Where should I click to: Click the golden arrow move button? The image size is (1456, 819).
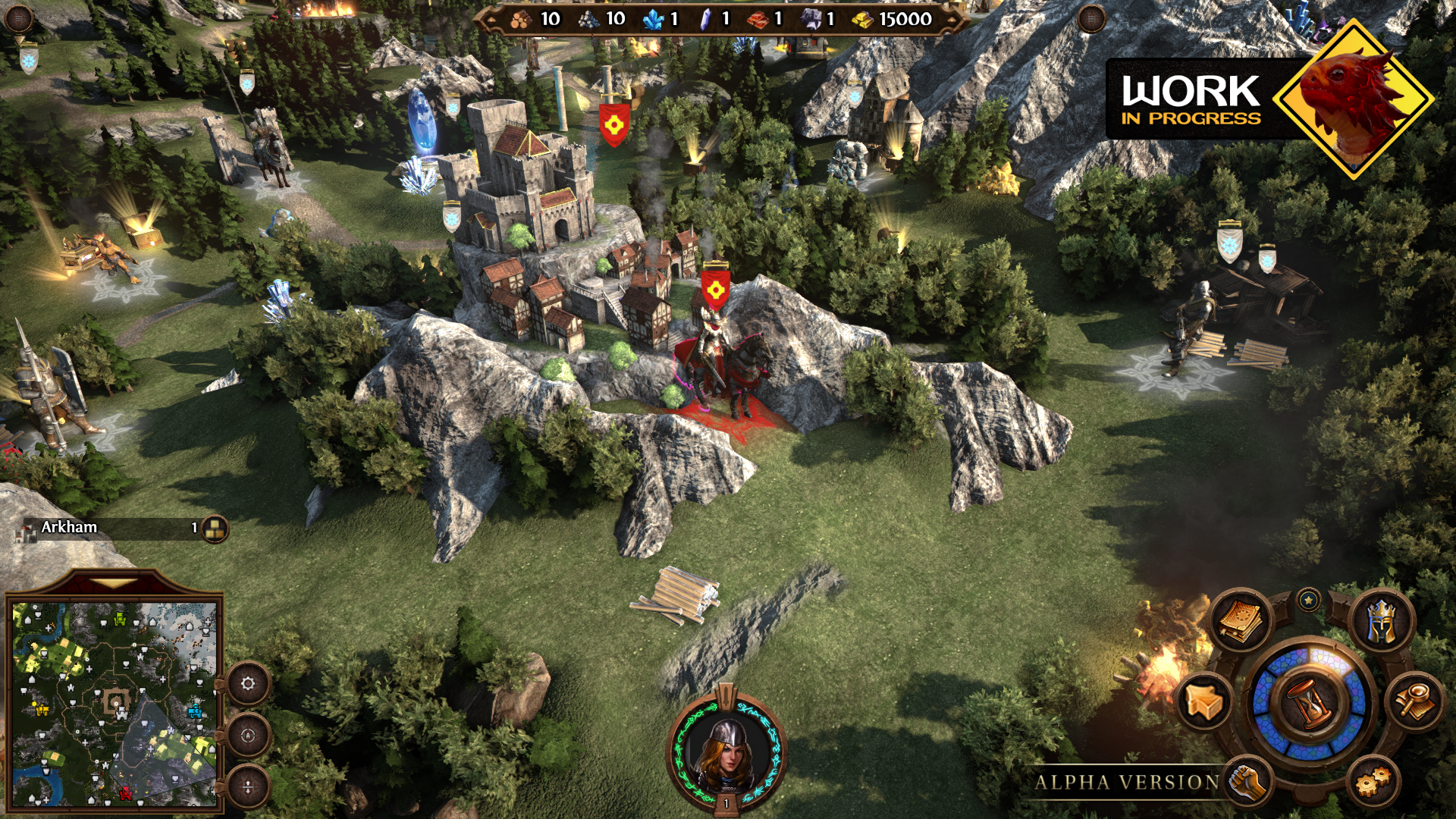click(x=1205, y=702)
